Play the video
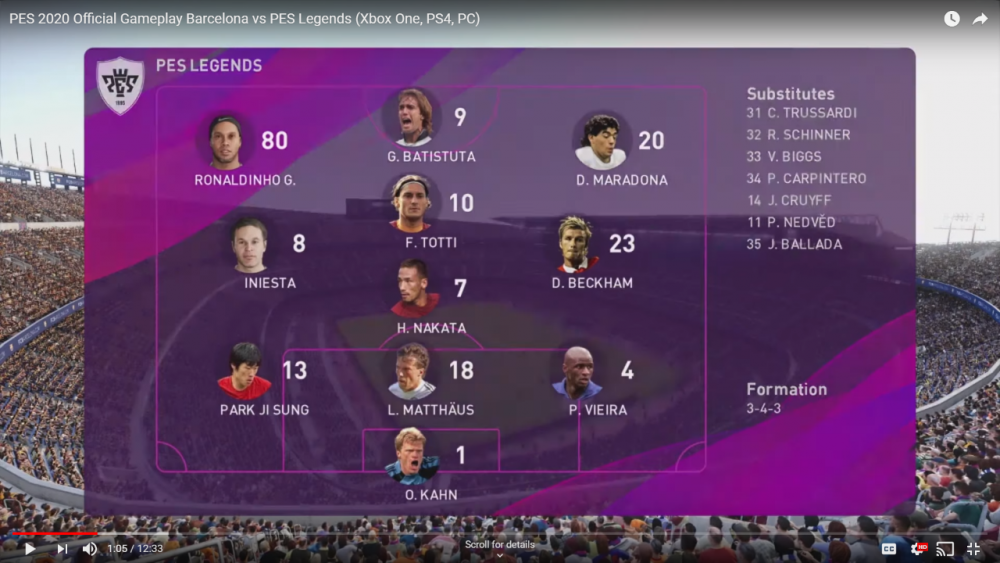The height and width of the screenshot is (563, 1000). coord(30,549)
